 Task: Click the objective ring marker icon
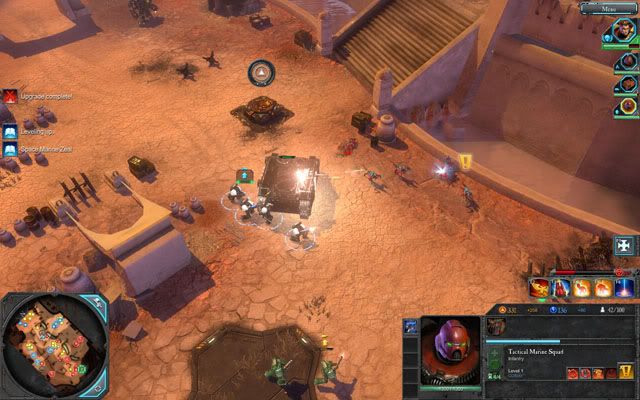point(261,72)
